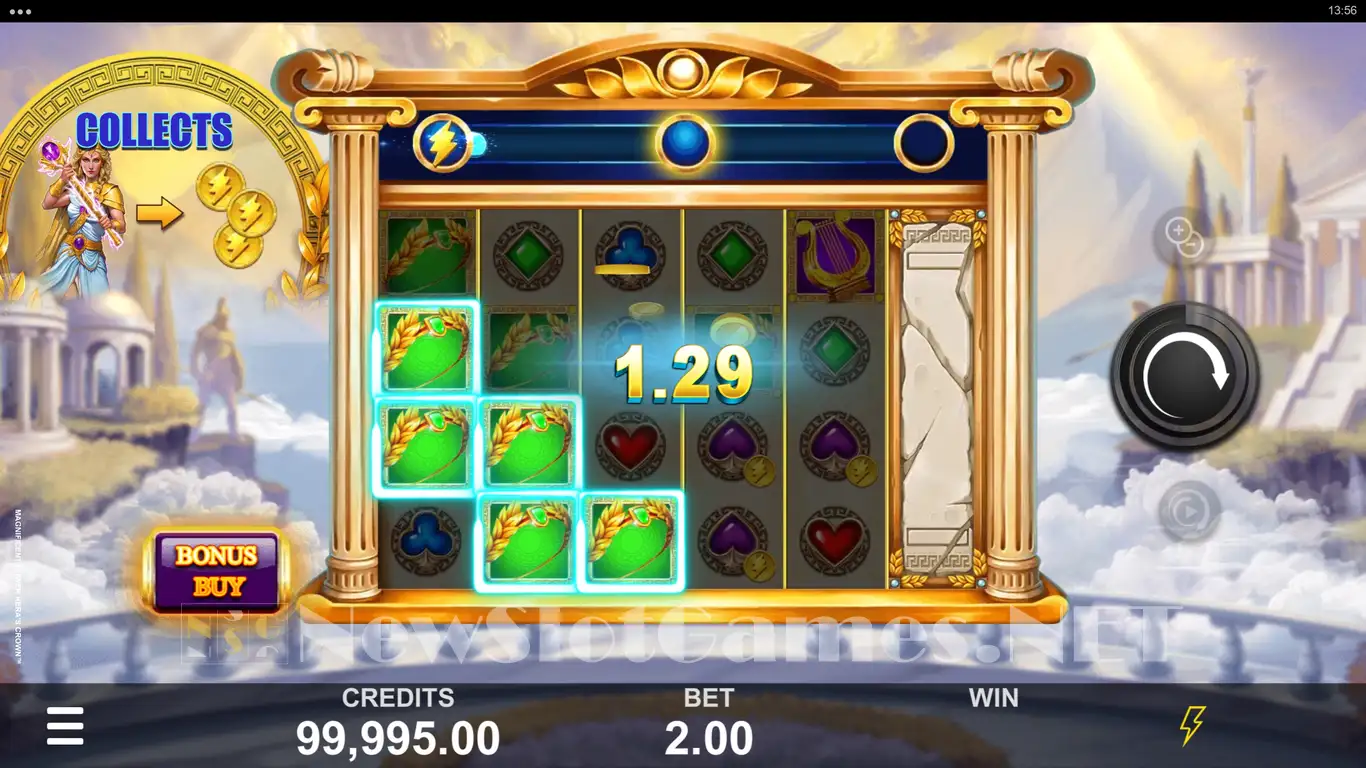The image size is (1366, 768).
Task: Open the Bonus Buy offer
Action: pos(217,570)
